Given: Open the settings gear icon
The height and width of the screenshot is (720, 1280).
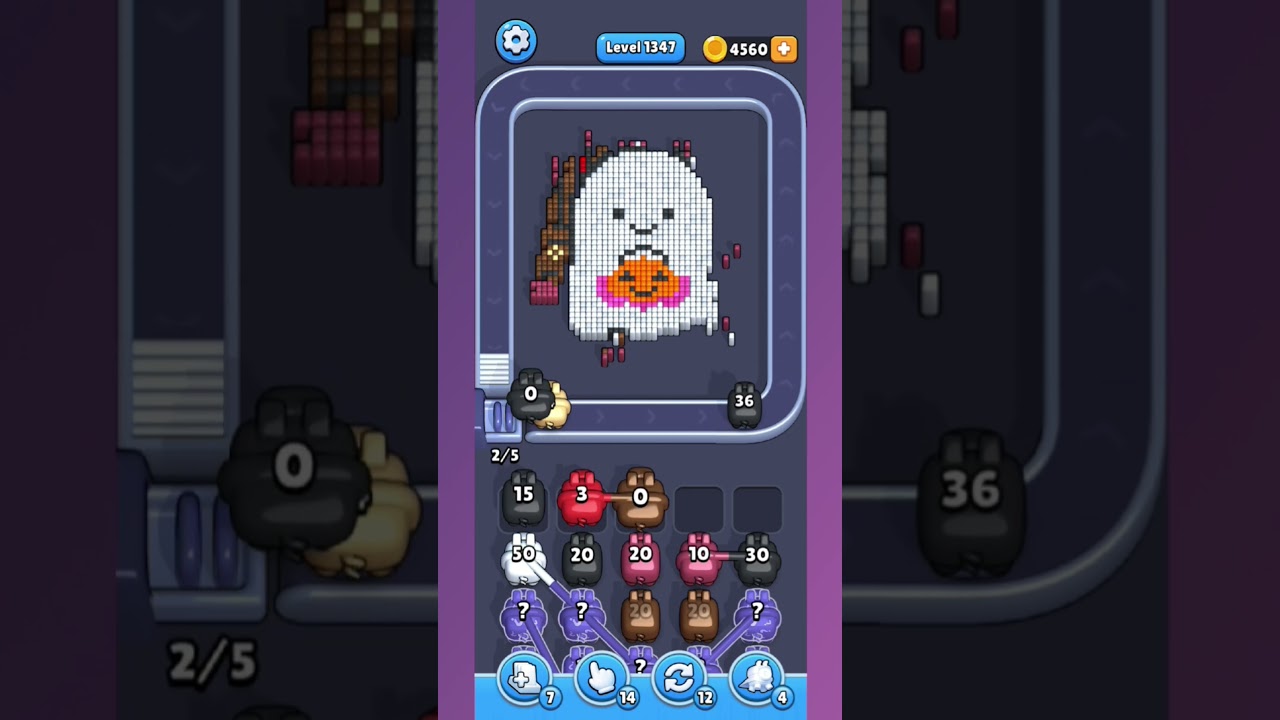Looking at the screenshot, I should click(x=517, y=41).
